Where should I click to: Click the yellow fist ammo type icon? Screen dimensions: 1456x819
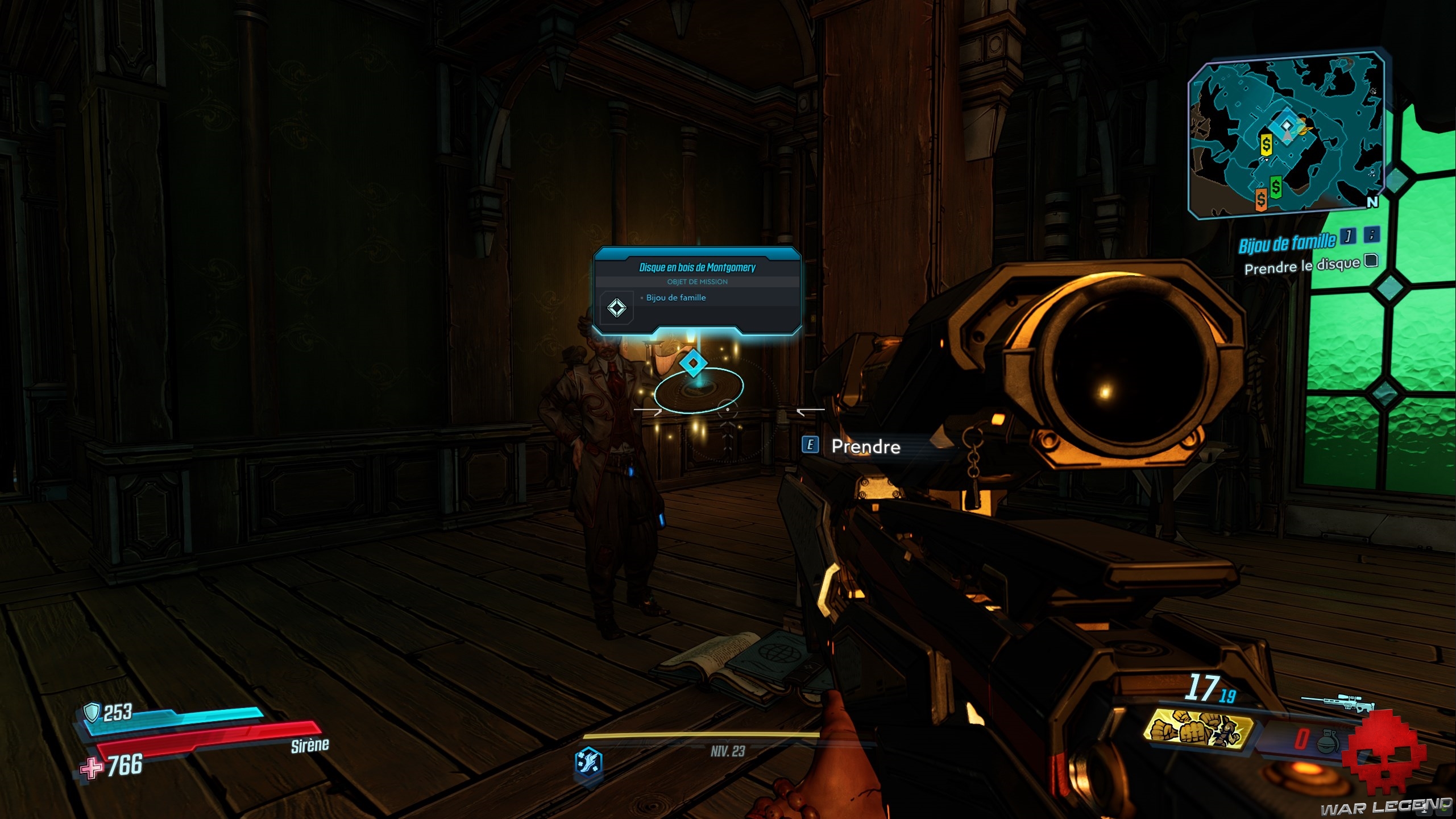[1198, 729]
